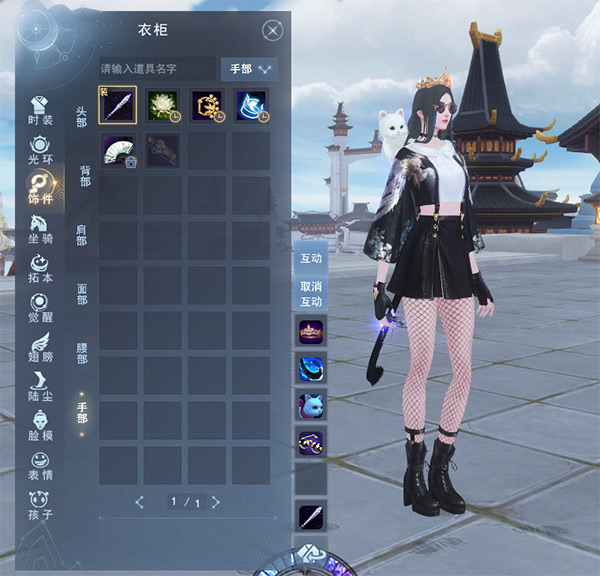Image resolution: width=600 pixels, height=576 pixels.
Task: Go to the next wardrobe page
Action: pyautogui.click(x=216, y=501)
